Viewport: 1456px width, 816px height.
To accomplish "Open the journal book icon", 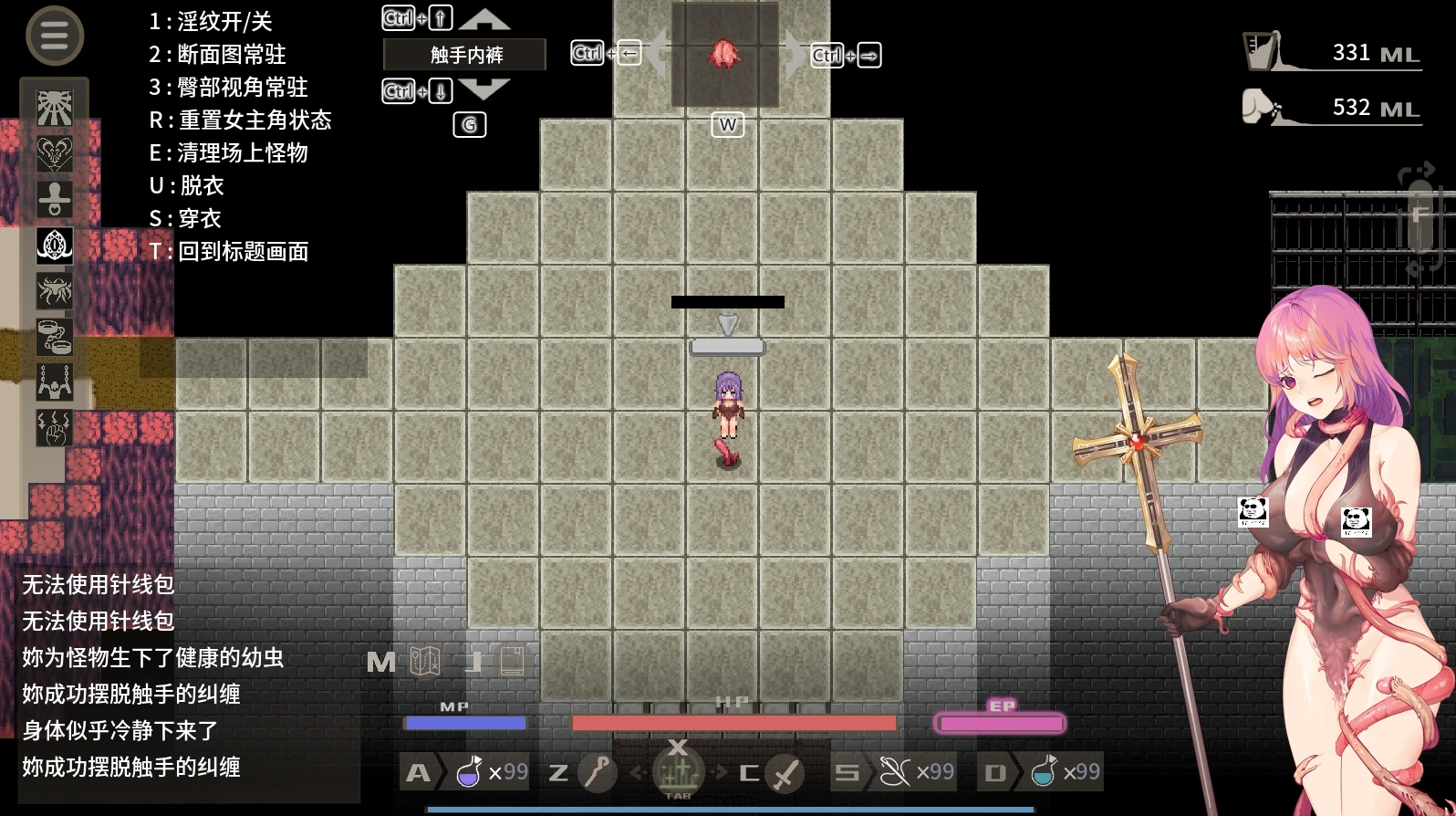I will 512,661.
